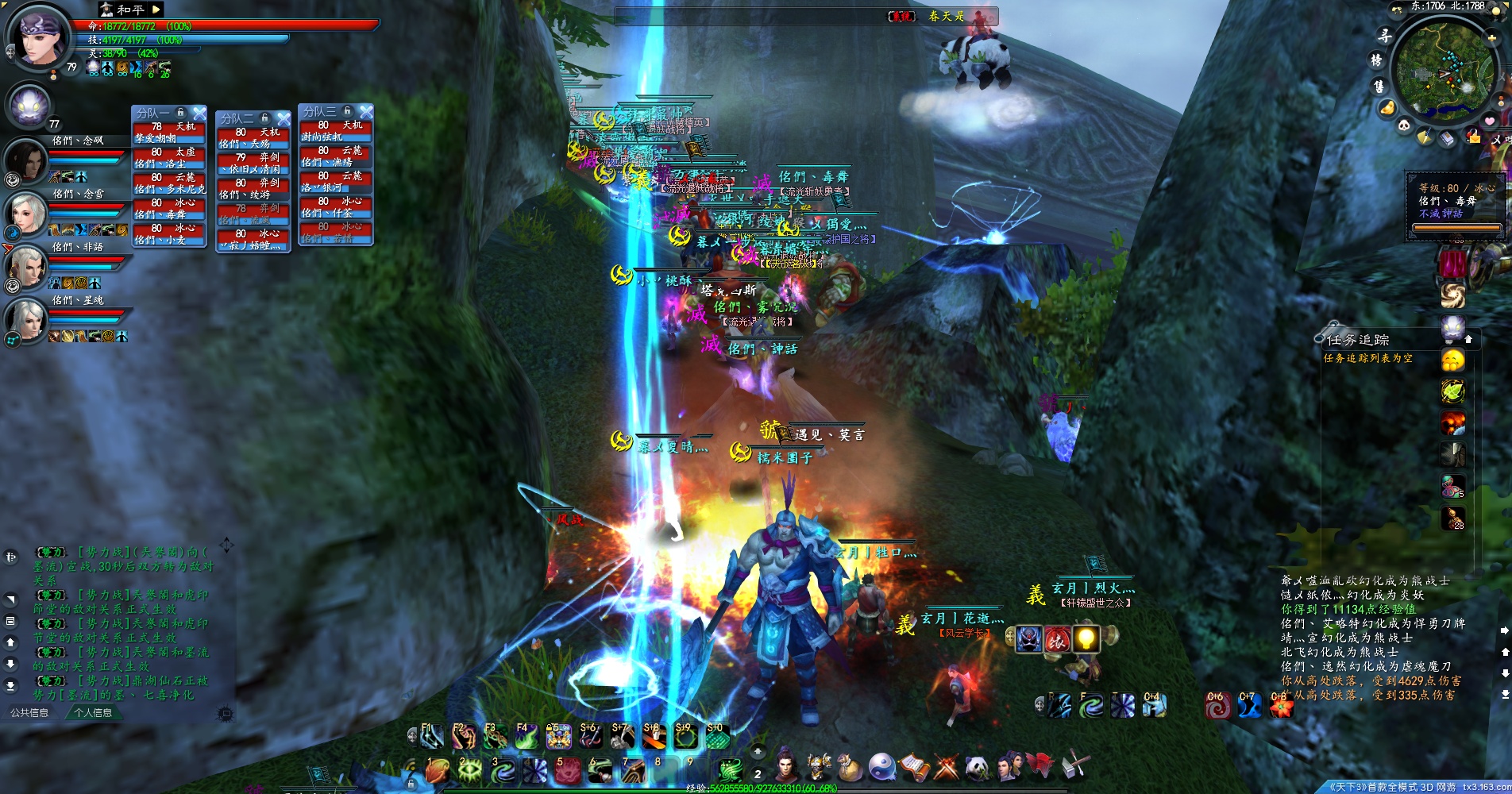Activate the F4 green flame skill
The width and height of the screenshot is (1512, 794).
coord(526,738)
